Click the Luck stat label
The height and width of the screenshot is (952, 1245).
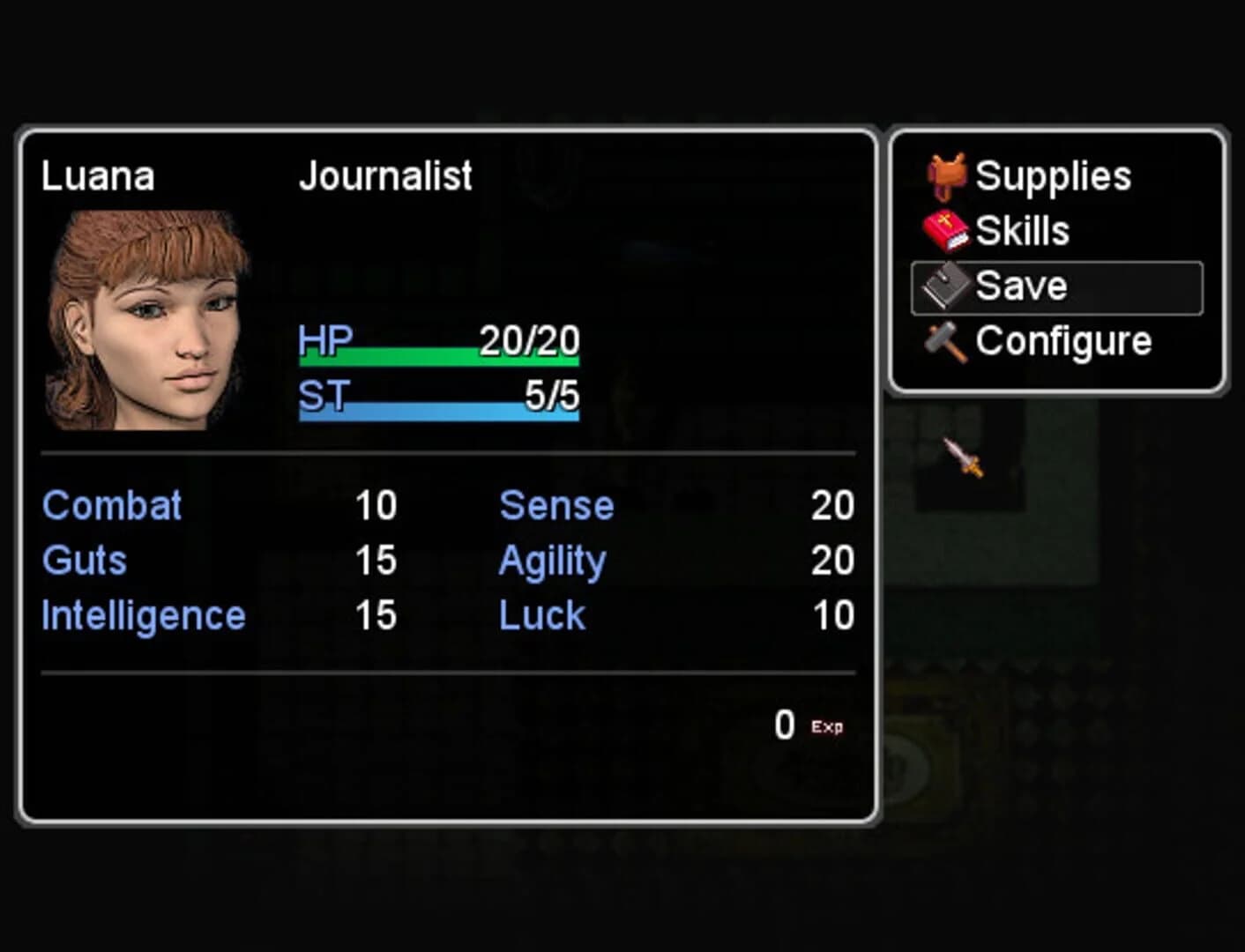[540, 614]
